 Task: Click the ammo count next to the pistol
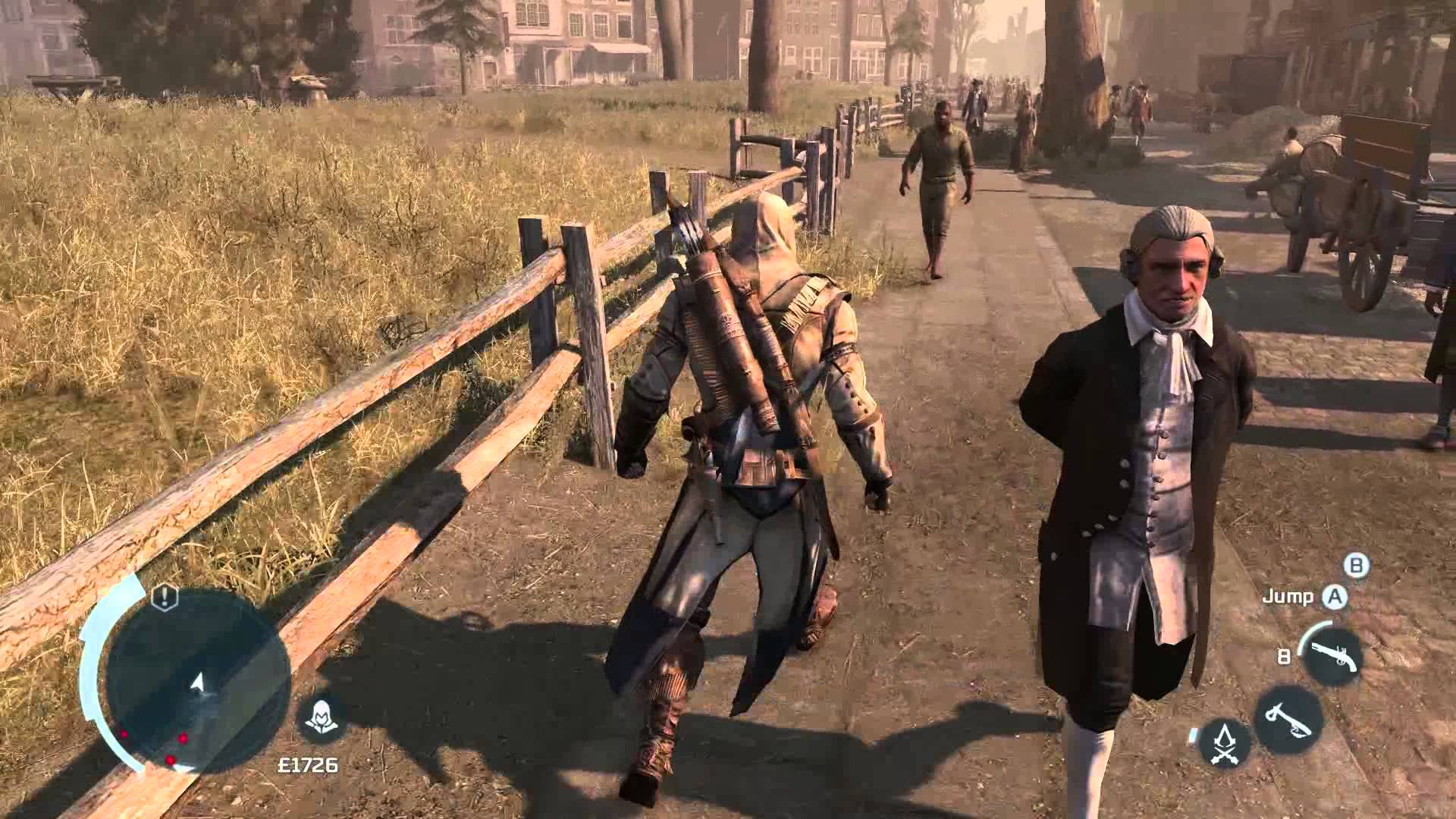coord(1284,656)
